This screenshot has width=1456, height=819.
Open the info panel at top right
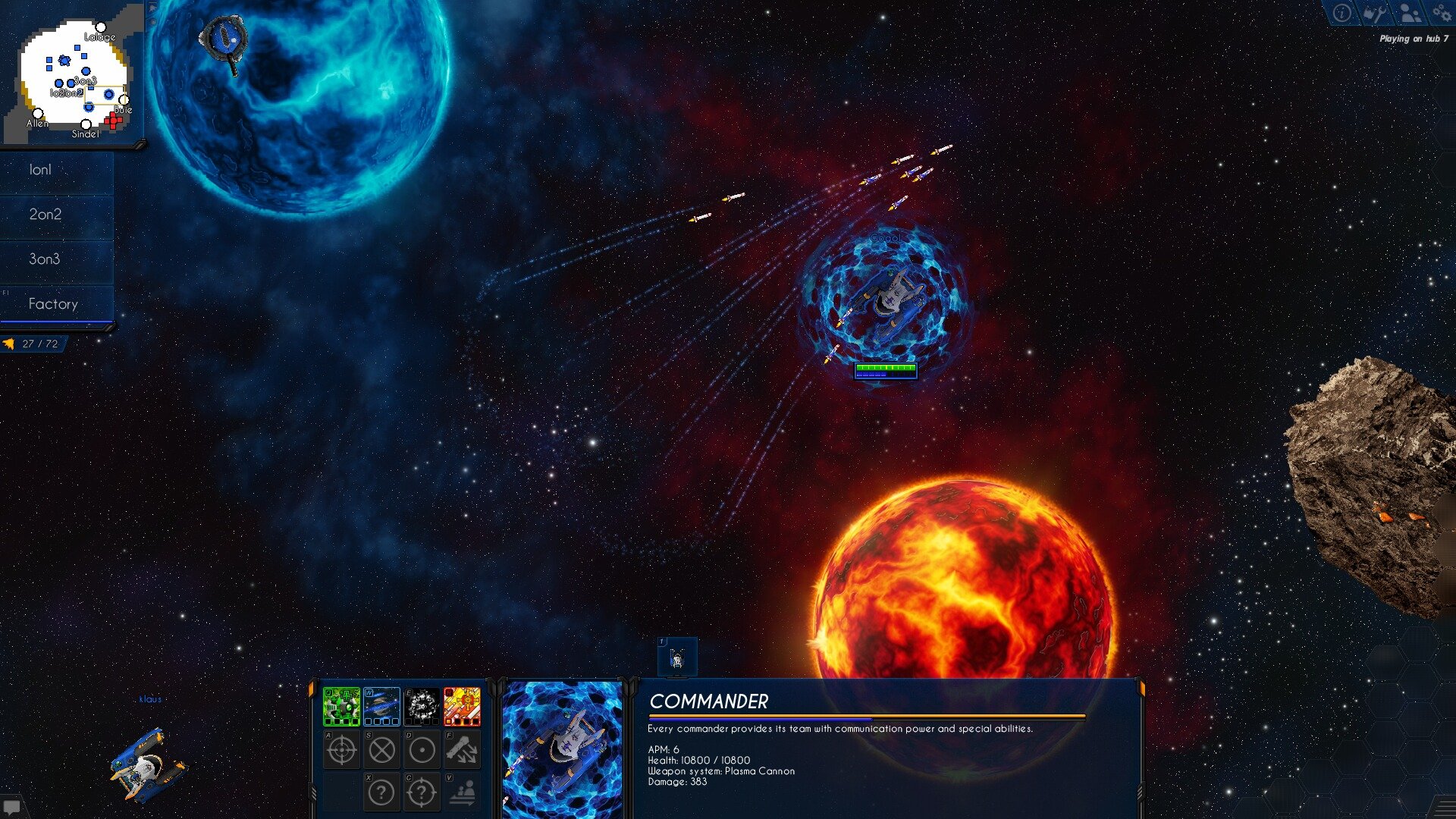pyautogui.click(x=1341, y=13)
